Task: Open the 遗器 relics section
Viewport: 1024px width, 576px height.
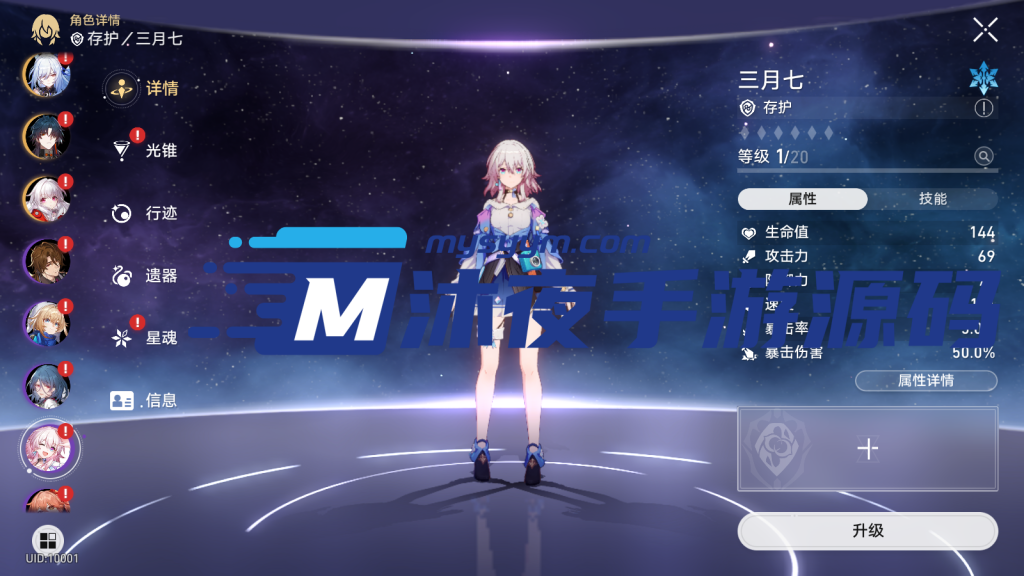Action: click(144, 276)
